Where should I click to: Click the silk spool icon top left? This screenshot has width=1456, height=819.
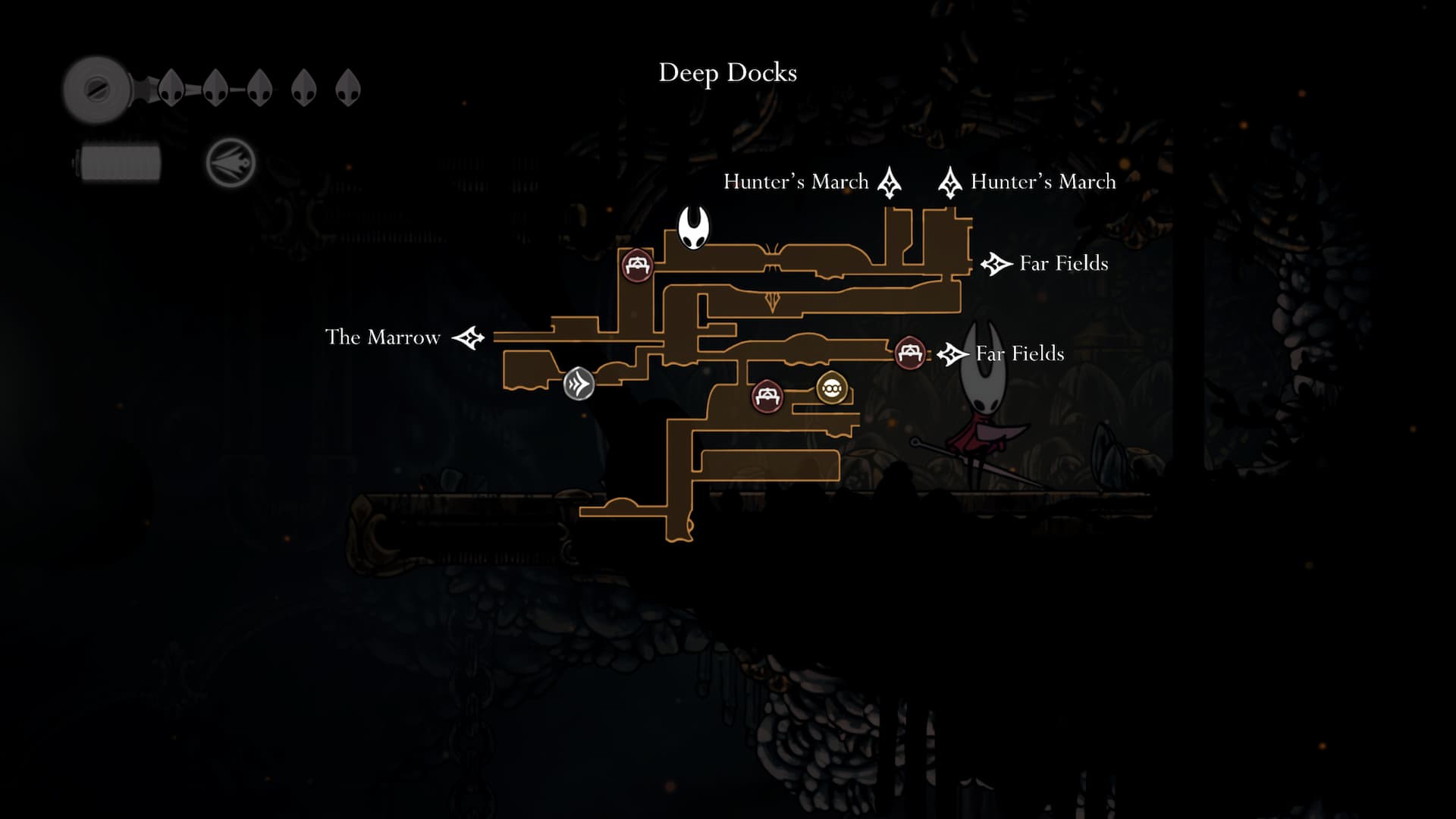97,86
